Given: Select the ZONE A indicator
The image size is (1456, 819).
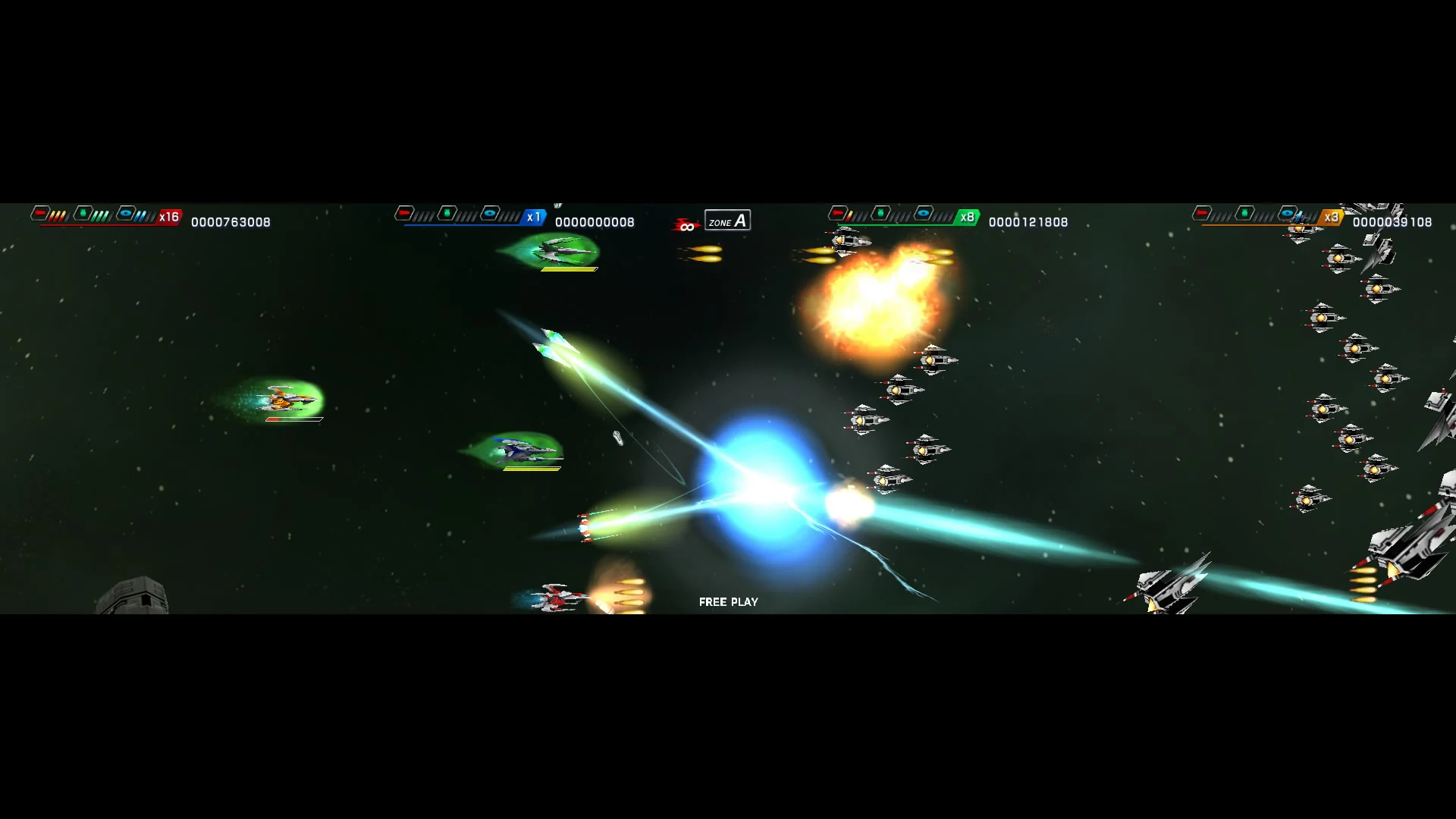Looking at the screenshot, I should (x=726, y=220).
